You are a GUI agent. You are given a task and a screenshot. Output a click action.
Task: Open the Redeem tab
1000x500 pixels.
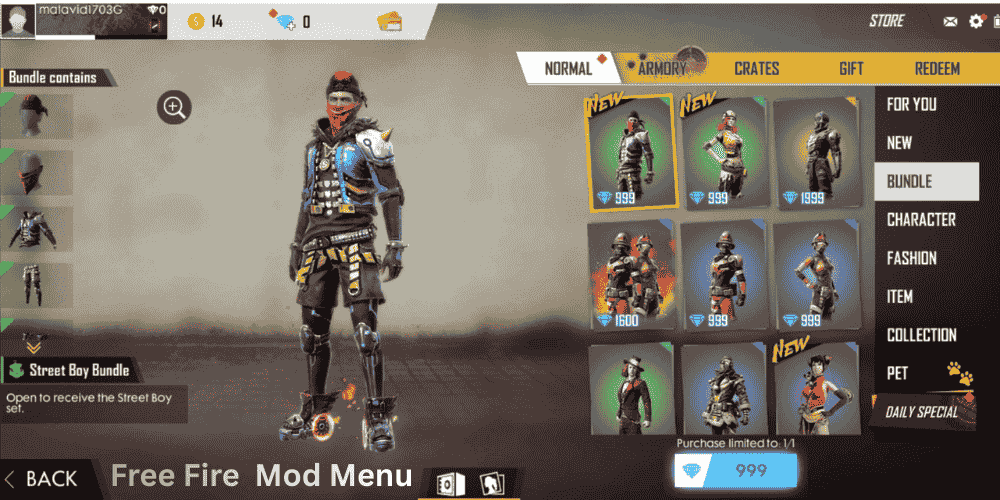coord(937,68)
